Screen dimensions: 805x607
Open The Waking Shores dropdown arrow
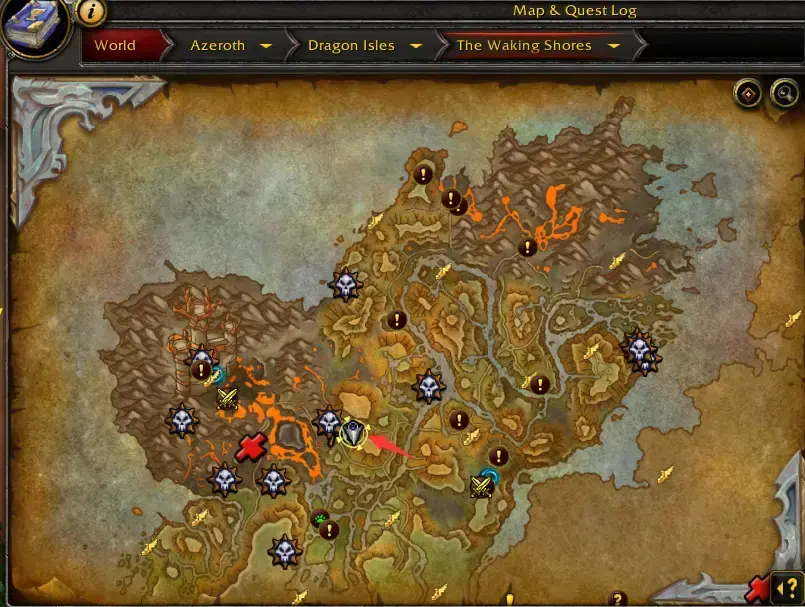(614, 46)
